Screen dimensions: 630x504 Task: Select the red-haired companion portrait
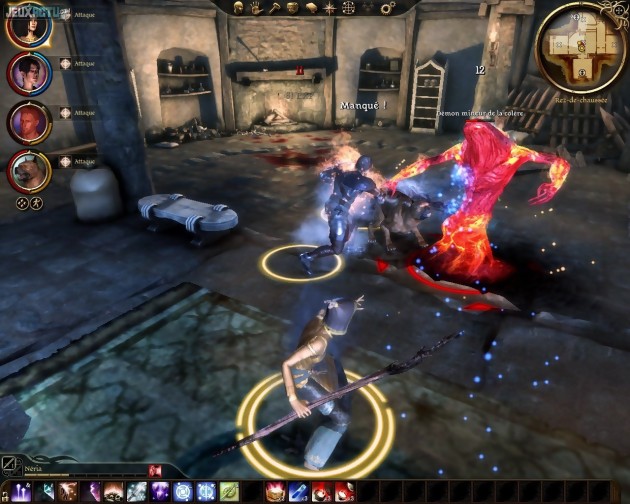click(27, 122)
